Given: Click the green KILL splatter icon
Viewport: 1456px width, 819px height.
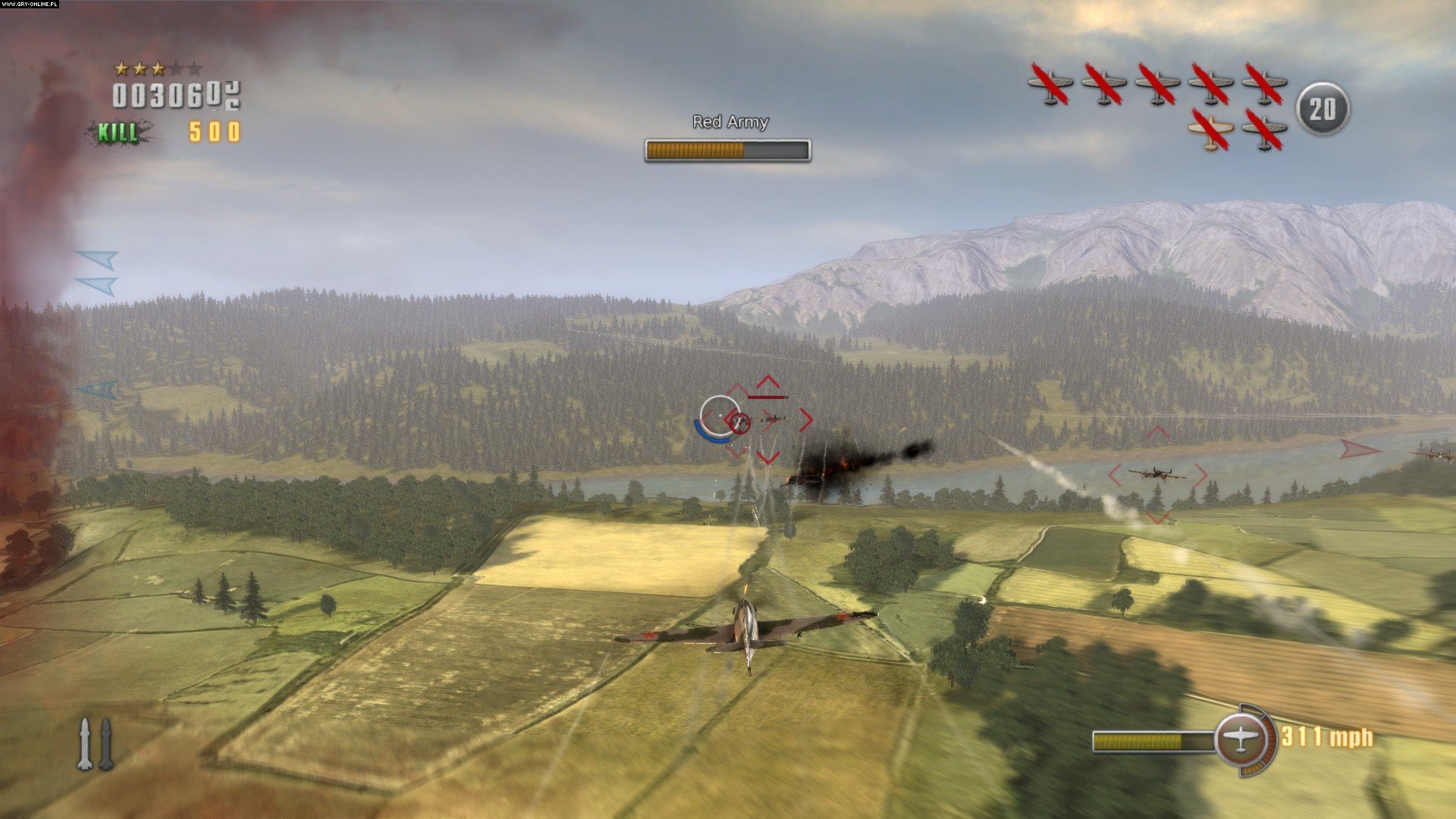Looking at the screenshot, I should pyautogui.click(x=118, y=132).
